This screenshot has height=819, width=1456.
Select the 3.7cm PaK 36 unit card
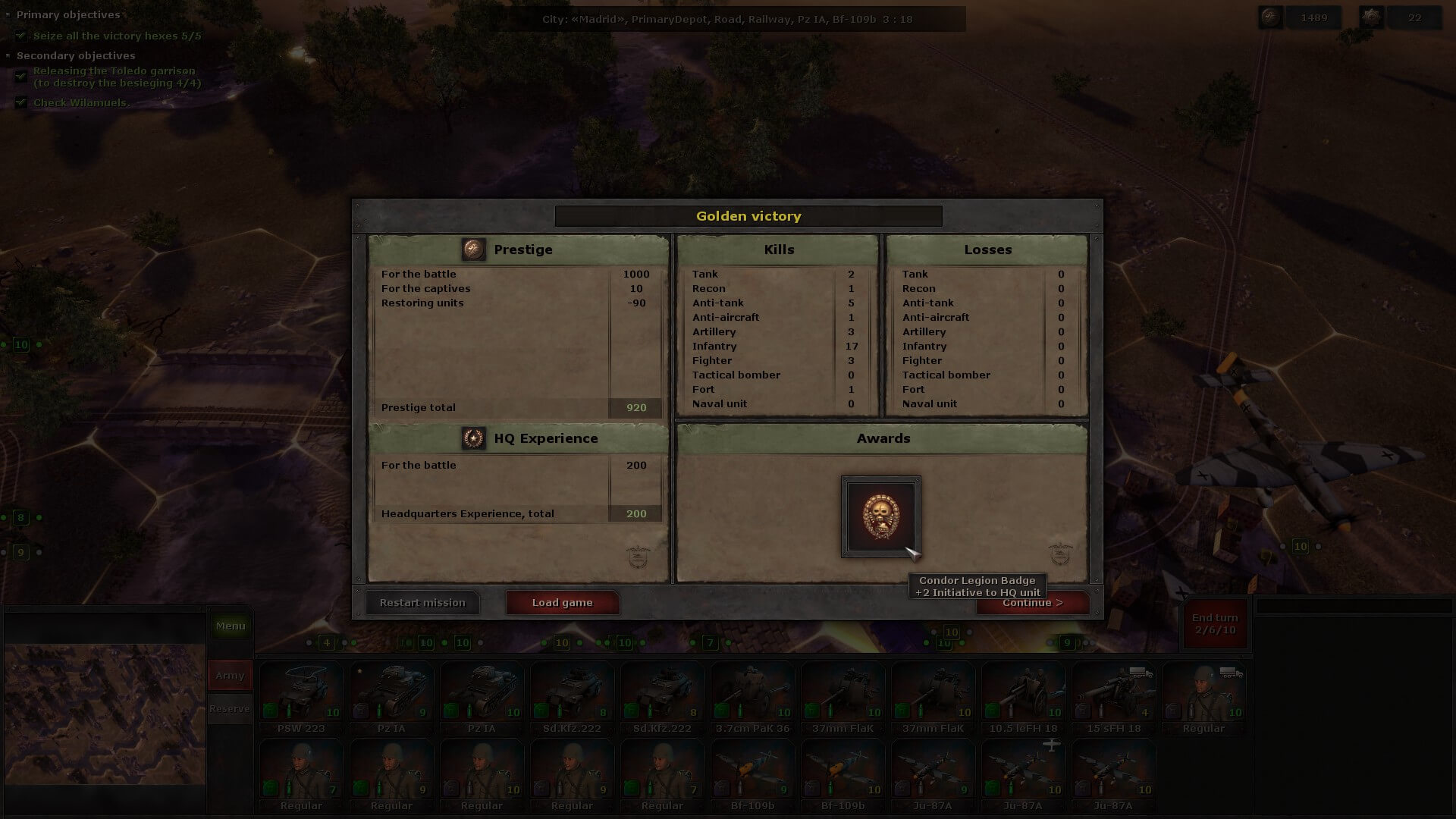[x=752, y=696]
